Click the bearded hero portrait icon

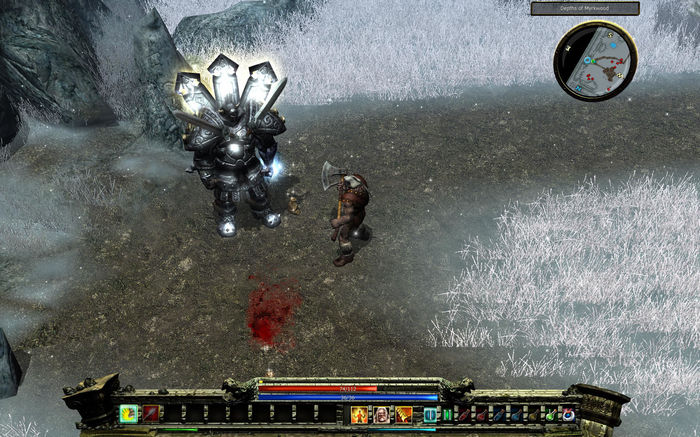click(x=382, y=414)
